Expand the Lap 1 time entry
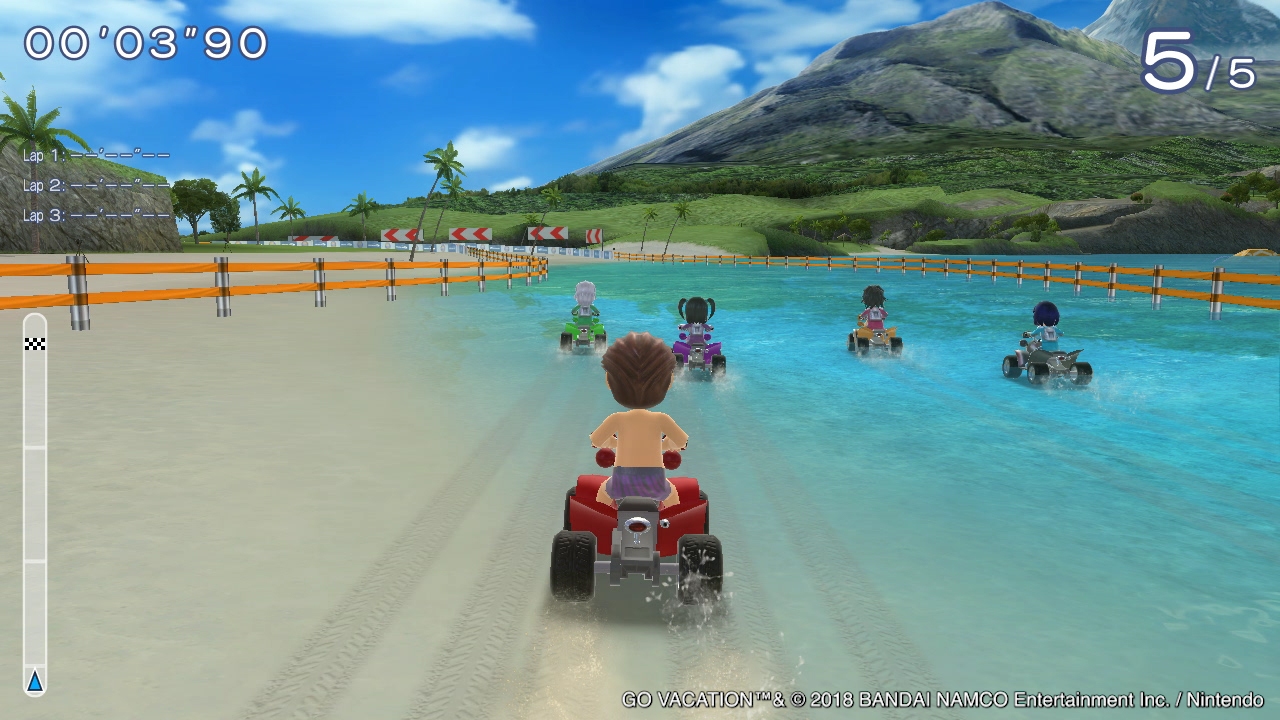 pos(93,155)
